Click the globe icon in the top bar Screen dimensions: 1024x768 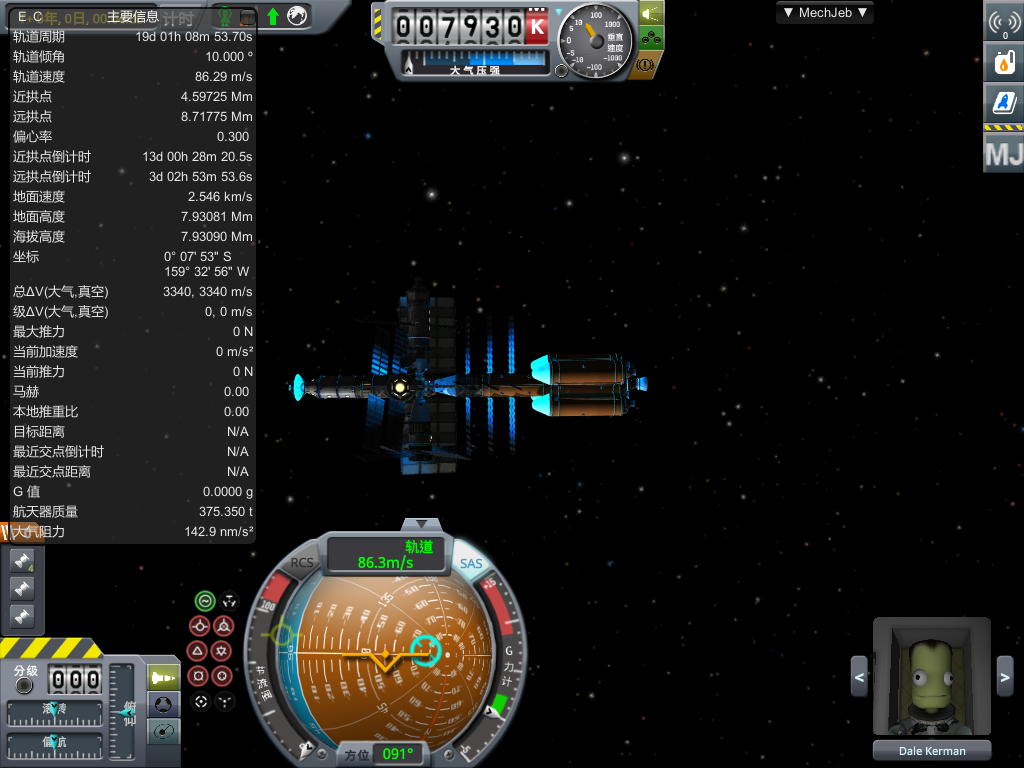296,16
